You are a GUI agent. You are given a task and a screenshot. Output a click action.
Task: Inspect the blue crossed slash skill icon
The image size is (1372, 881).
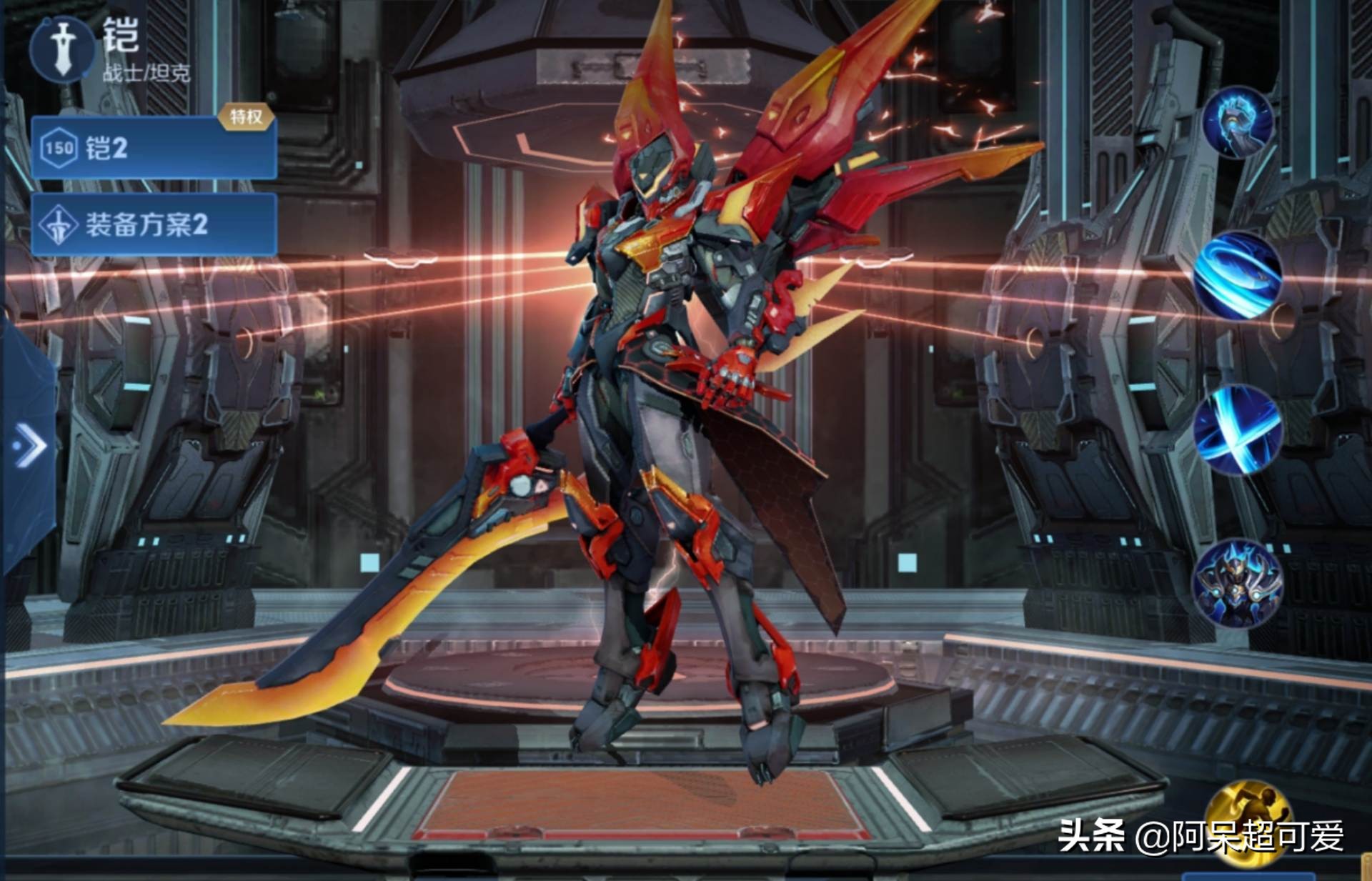(1238, 429)
